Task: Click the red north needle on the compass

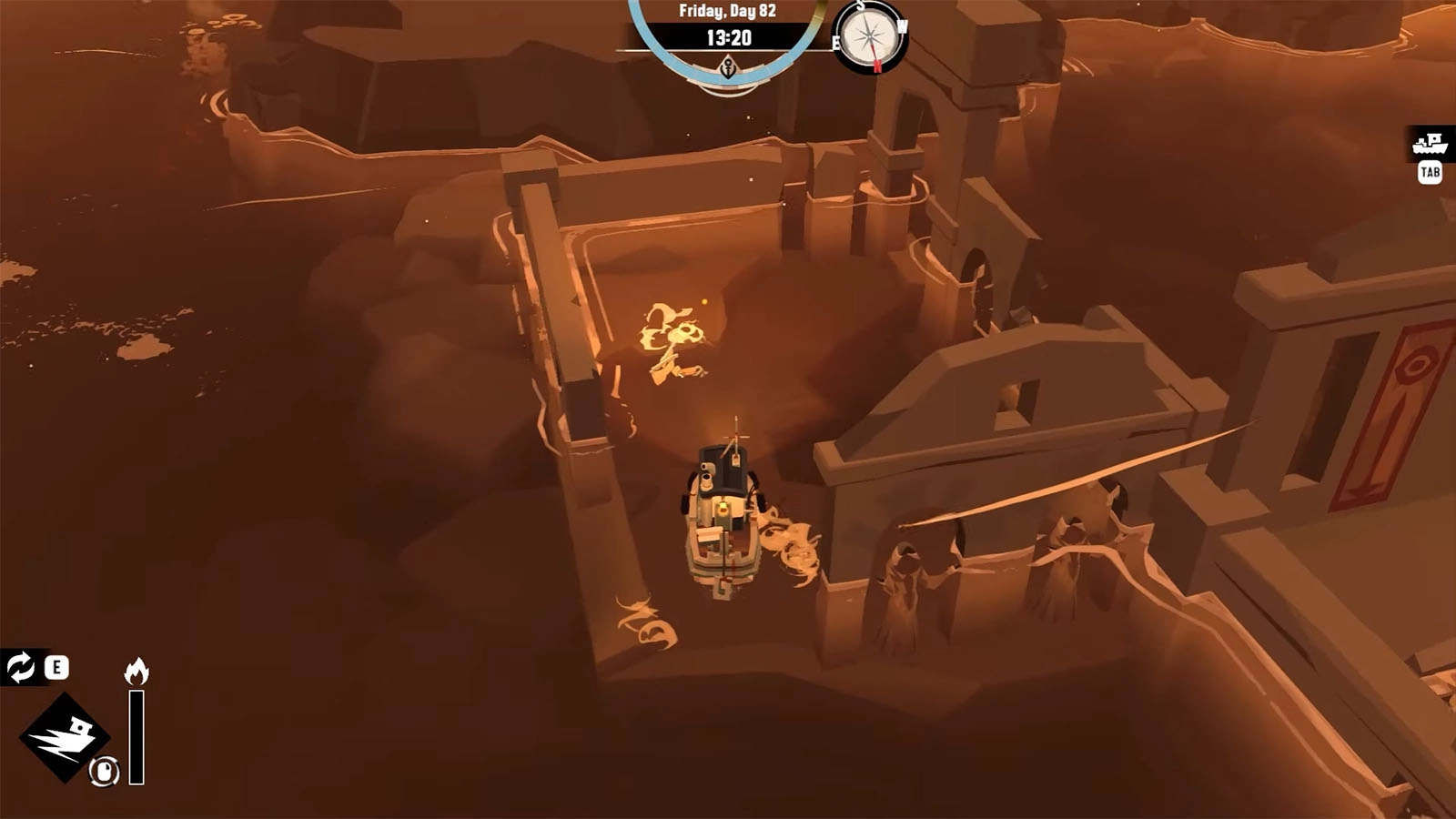Action: 876,62
